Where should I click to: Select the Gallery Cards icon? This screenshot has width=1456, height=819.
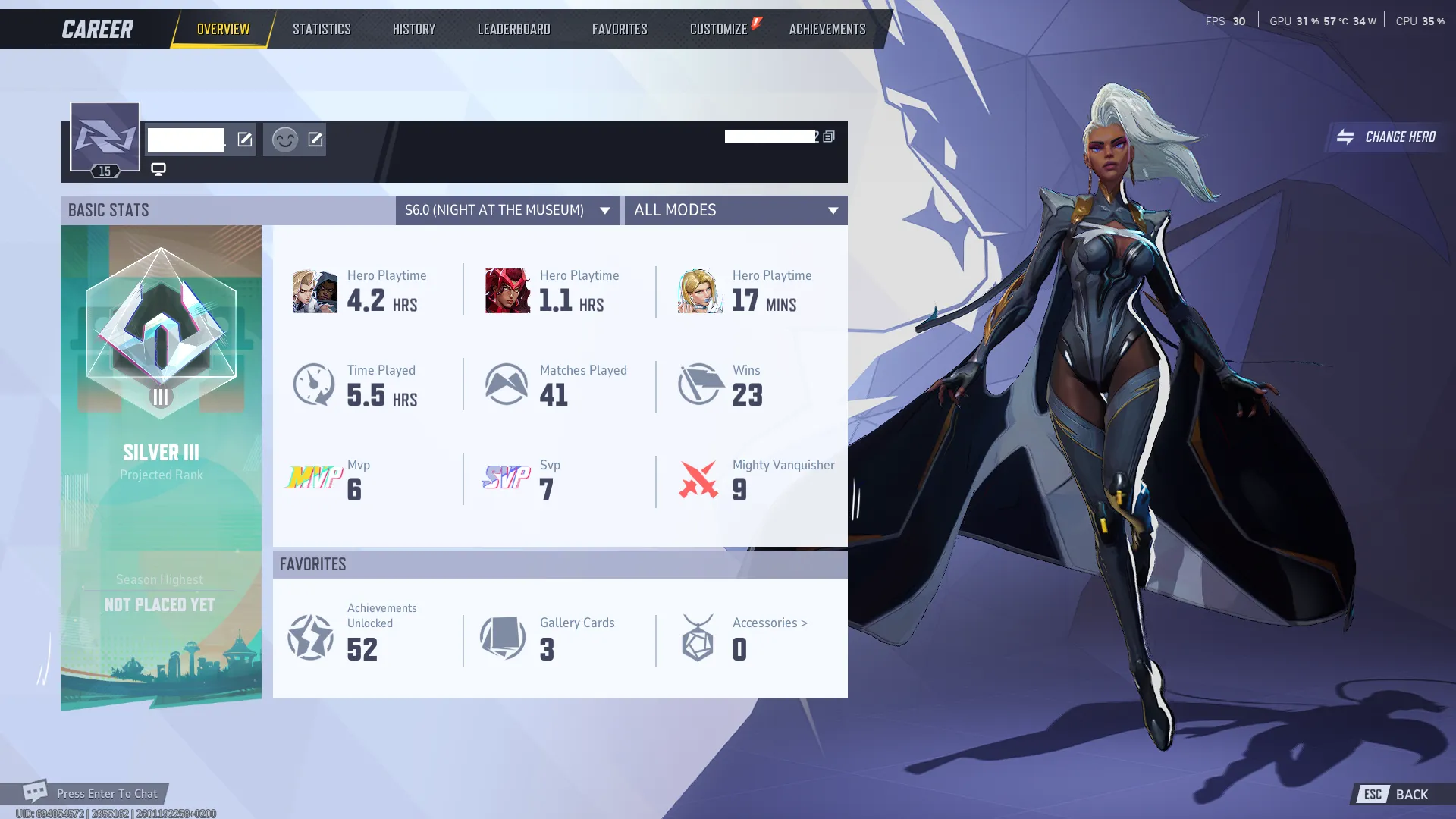click(x=503, y=638)
